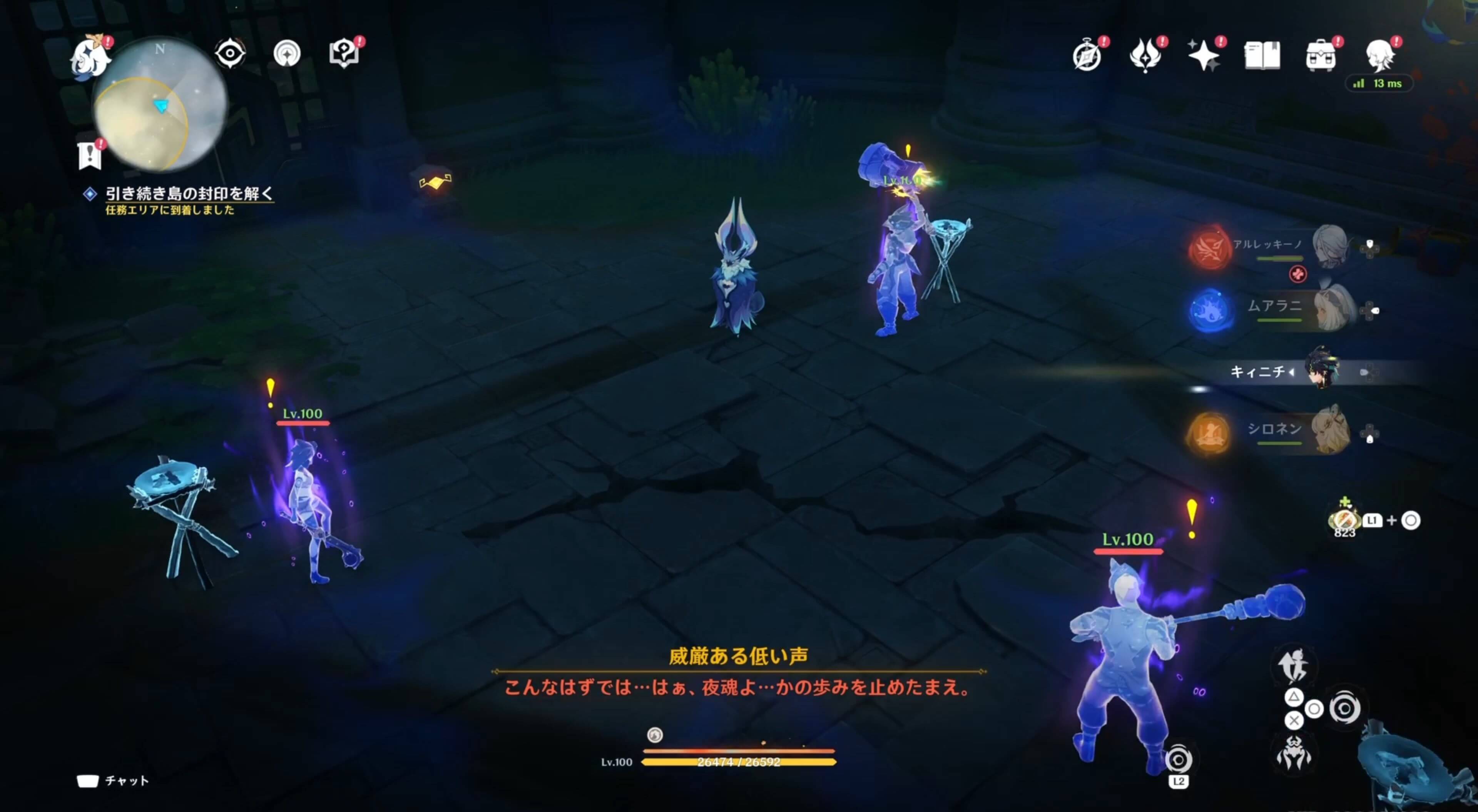
Task: Open the tutorial book icon
Action: click(344, 53)
